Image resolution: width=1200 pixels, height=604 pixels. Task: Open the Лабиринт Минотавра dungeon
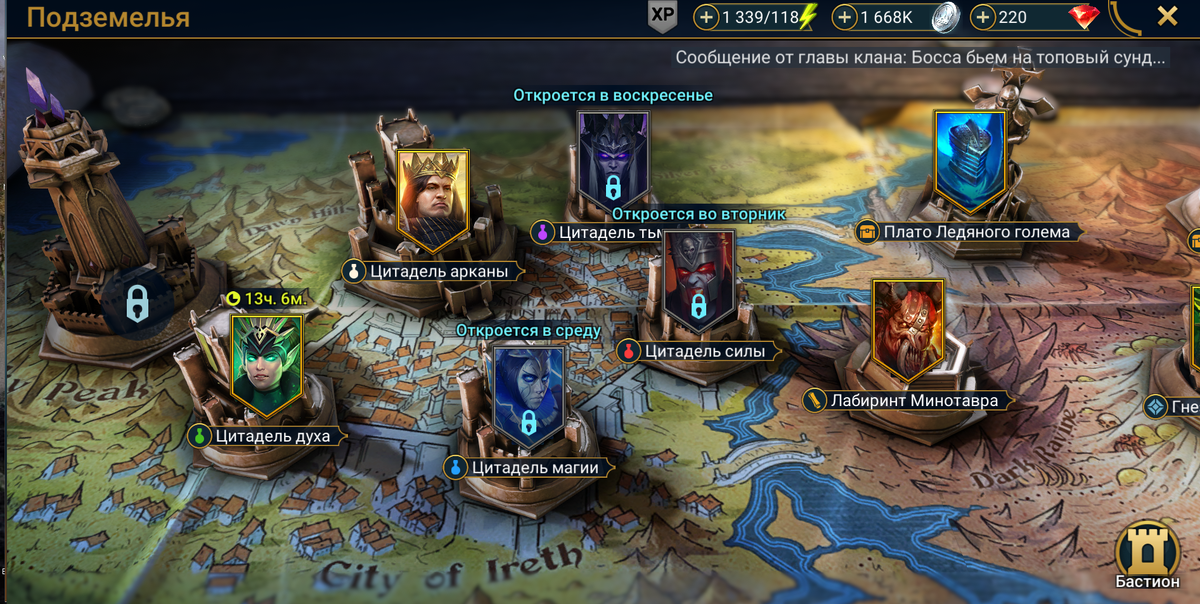908,331
